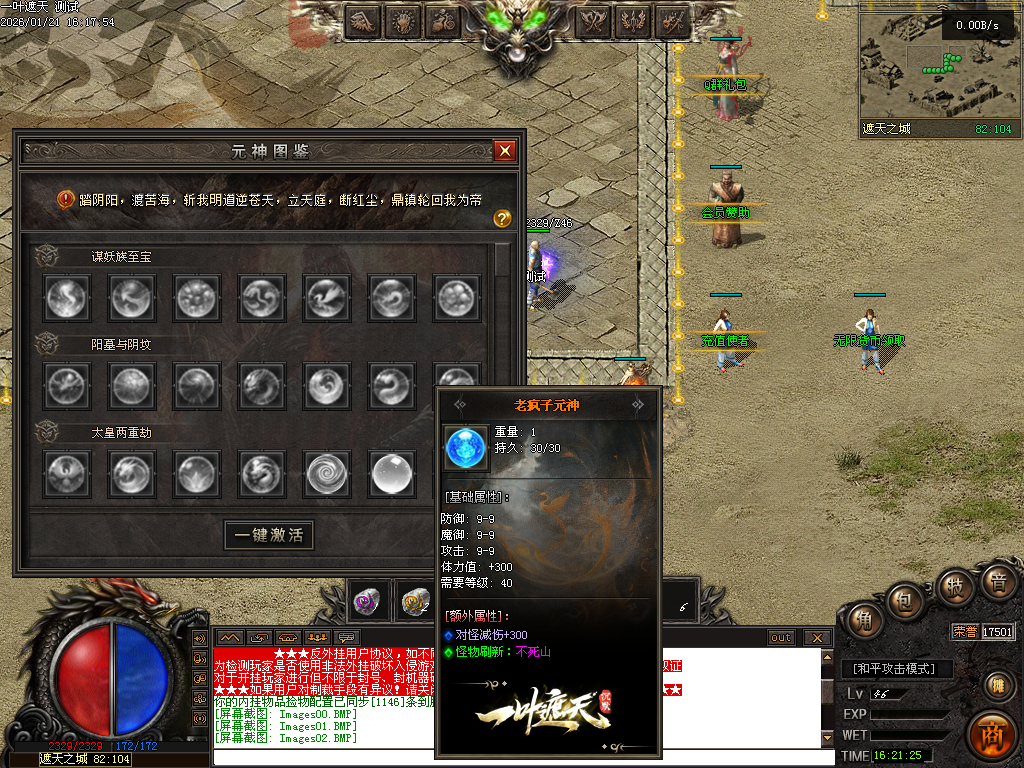Open the yellow question mark help
This screenshot has width=1024, height=768.
coord(503,218)
